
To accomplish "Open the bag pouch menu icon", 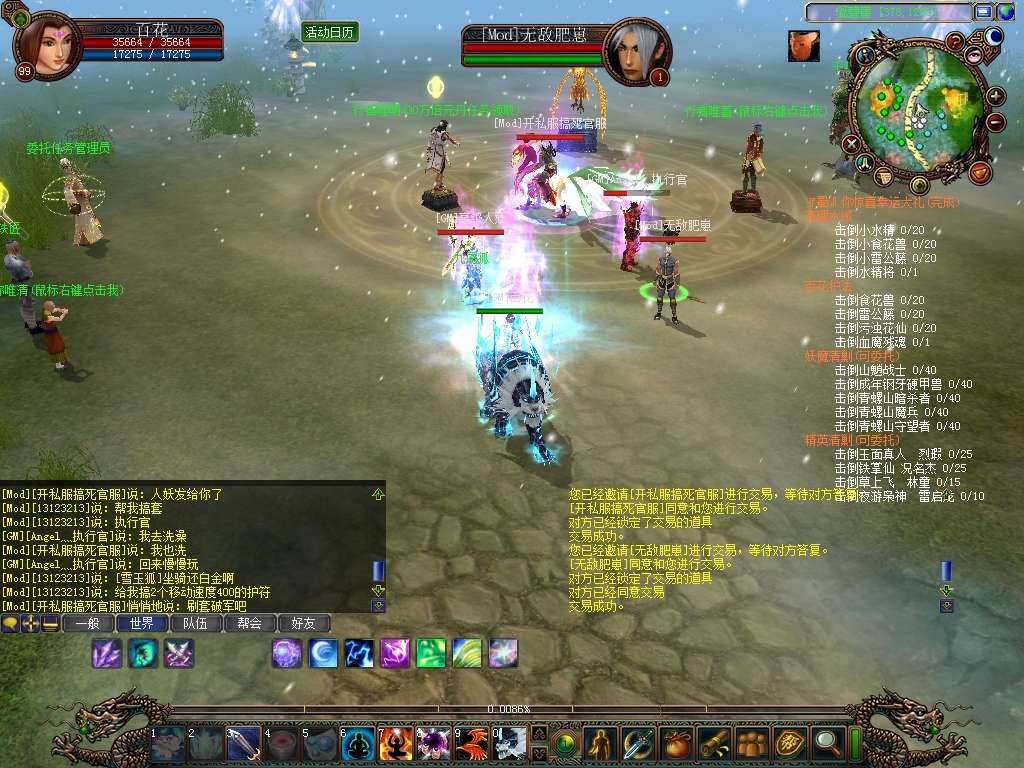I will pyautogui.click(x=675, y=742).
